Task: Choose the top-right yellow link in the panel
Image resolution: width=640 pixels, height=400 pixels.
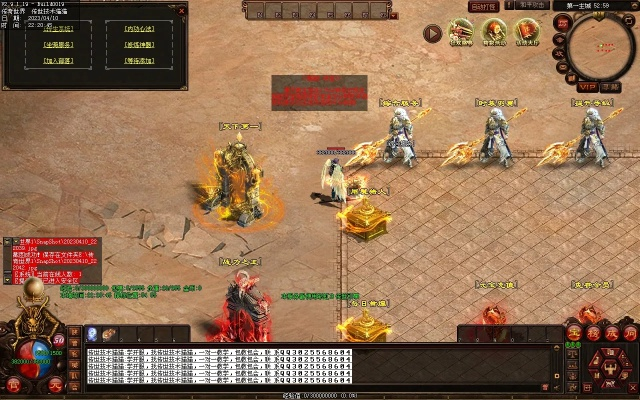Action: [140, 28]
